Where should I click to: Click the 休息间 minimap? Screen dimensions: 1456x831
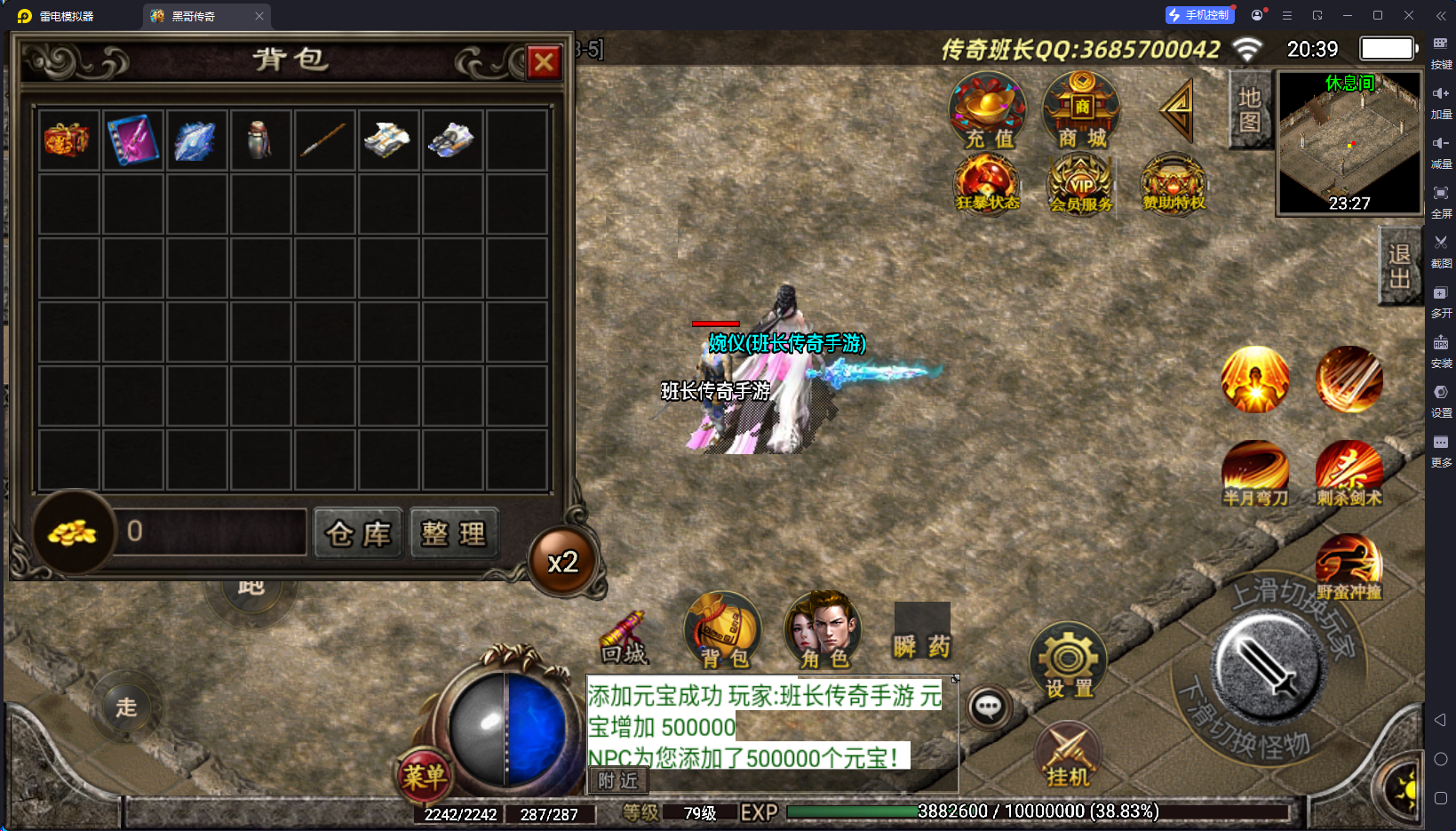1349,144
